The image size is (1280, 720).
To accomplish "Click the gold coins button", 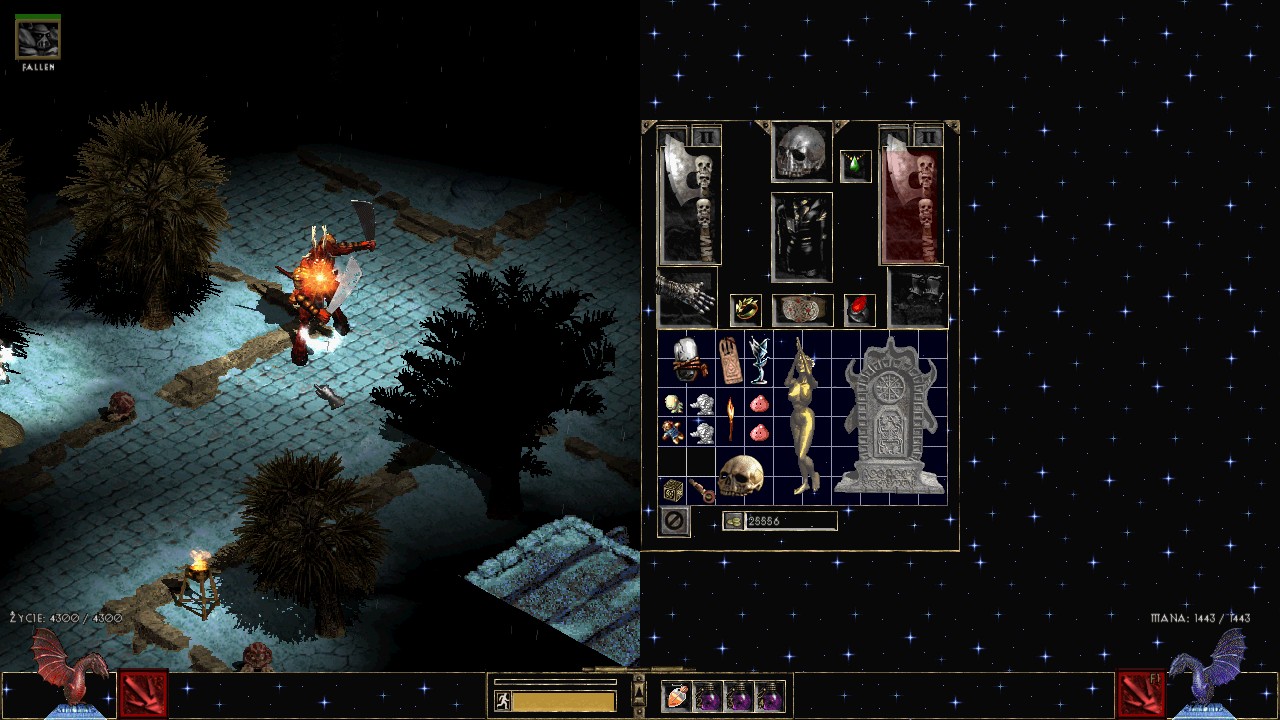I will (733, 521).
